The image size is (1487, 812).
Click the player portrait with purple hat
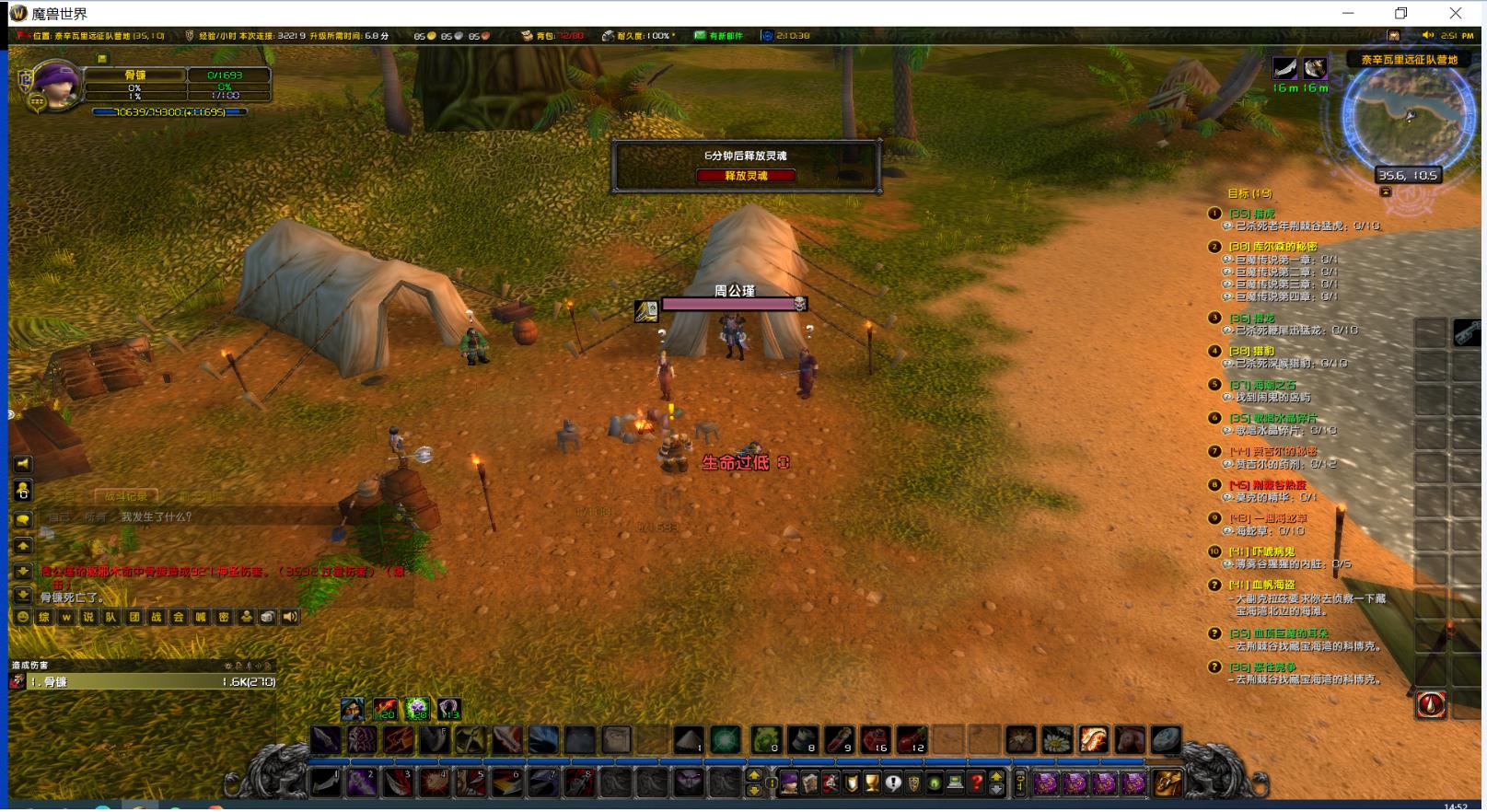[x=57, y=87]
